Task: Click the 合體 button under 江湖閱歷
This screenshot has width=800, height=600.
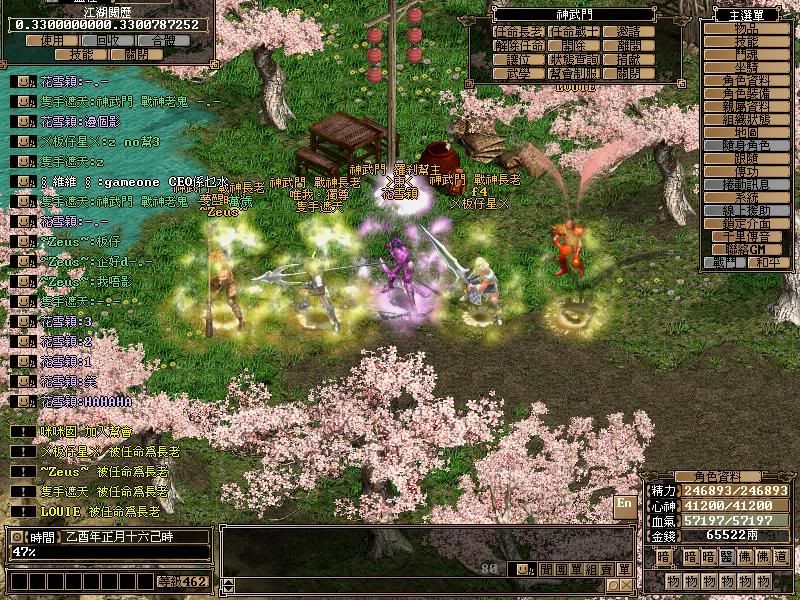Action: pos(163,41)
